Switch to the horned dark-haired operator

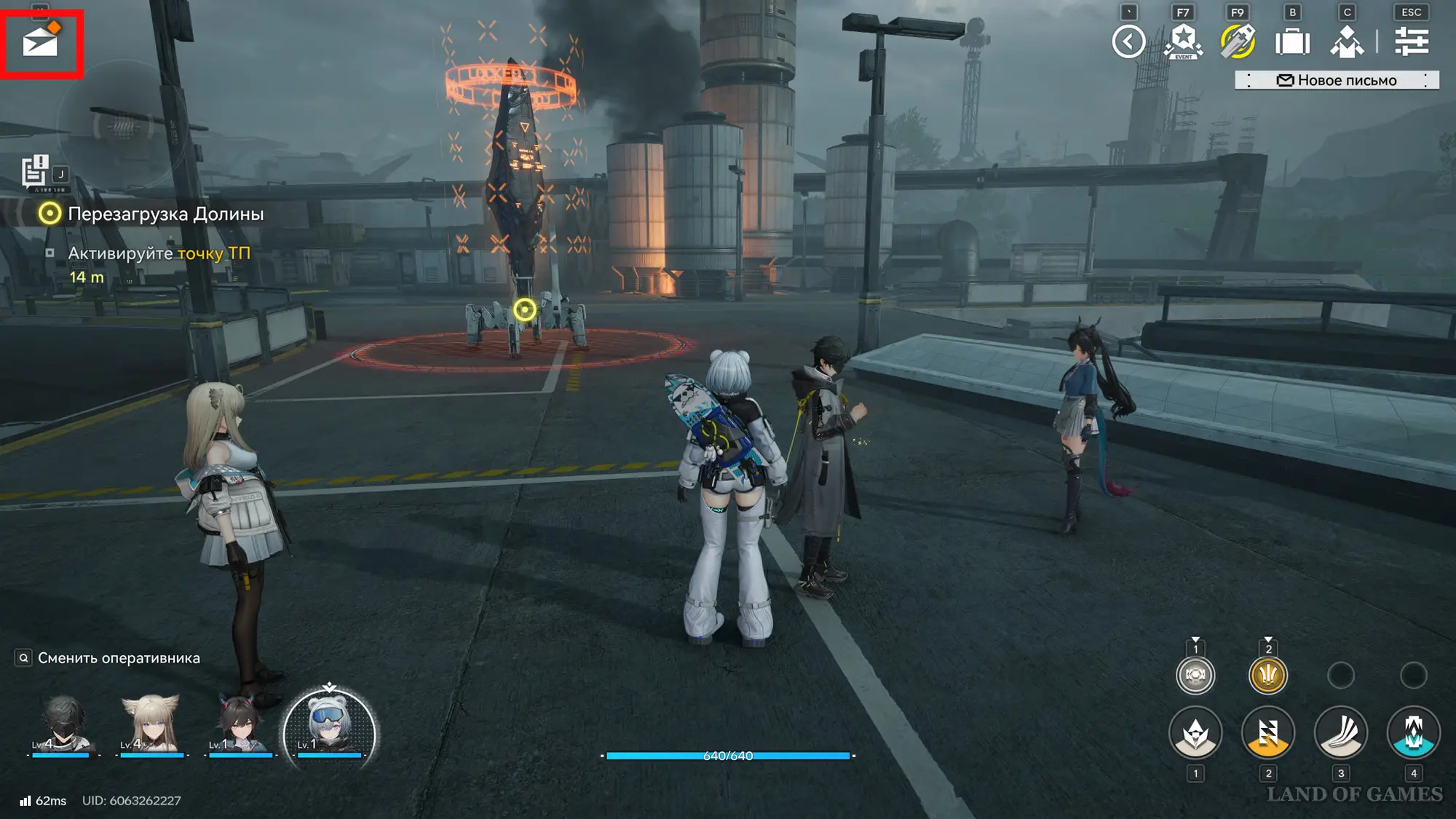[240, 724]
